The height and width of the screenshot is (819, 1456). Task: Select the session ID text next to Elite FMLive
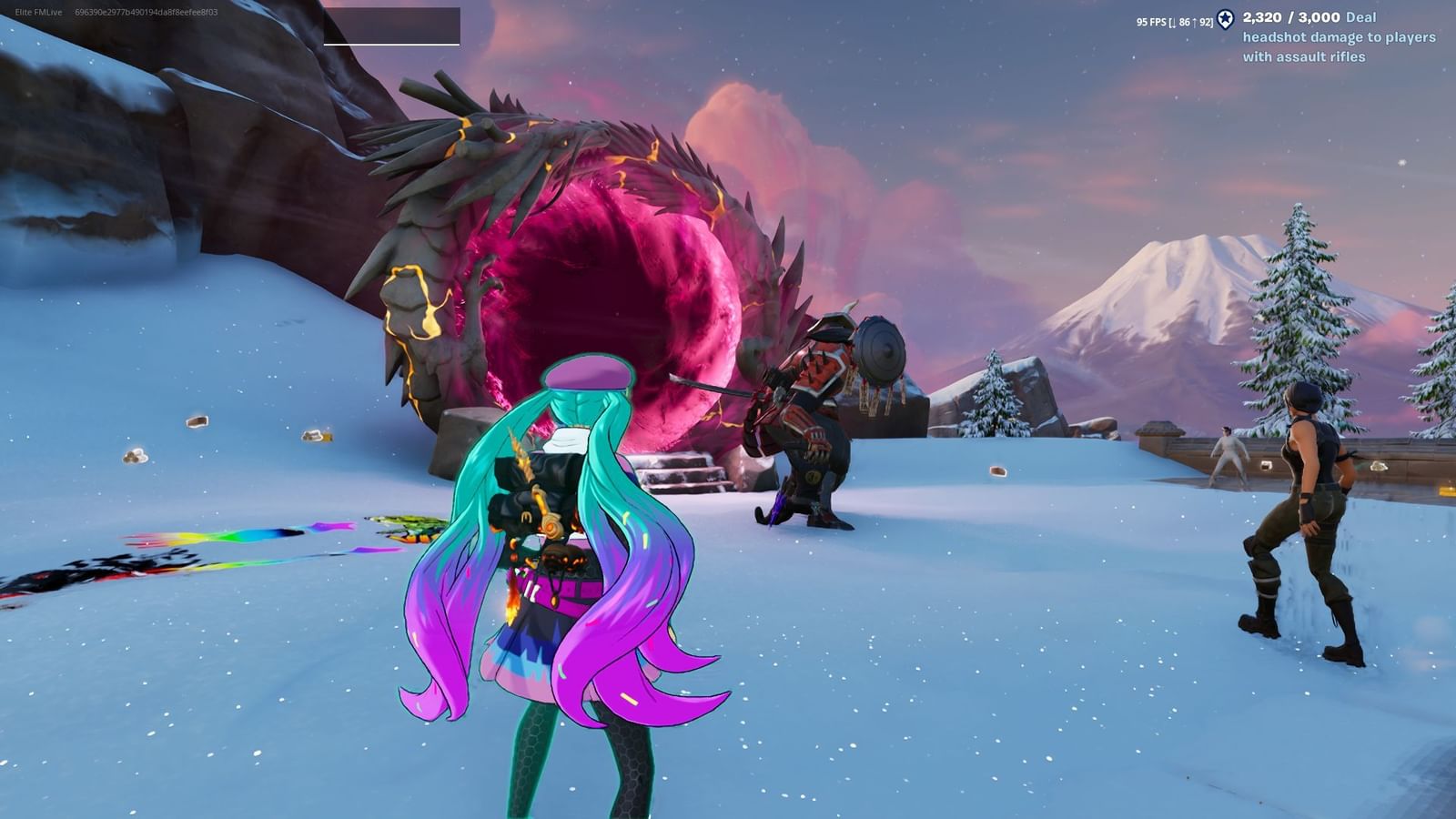(x=146, y=14)
